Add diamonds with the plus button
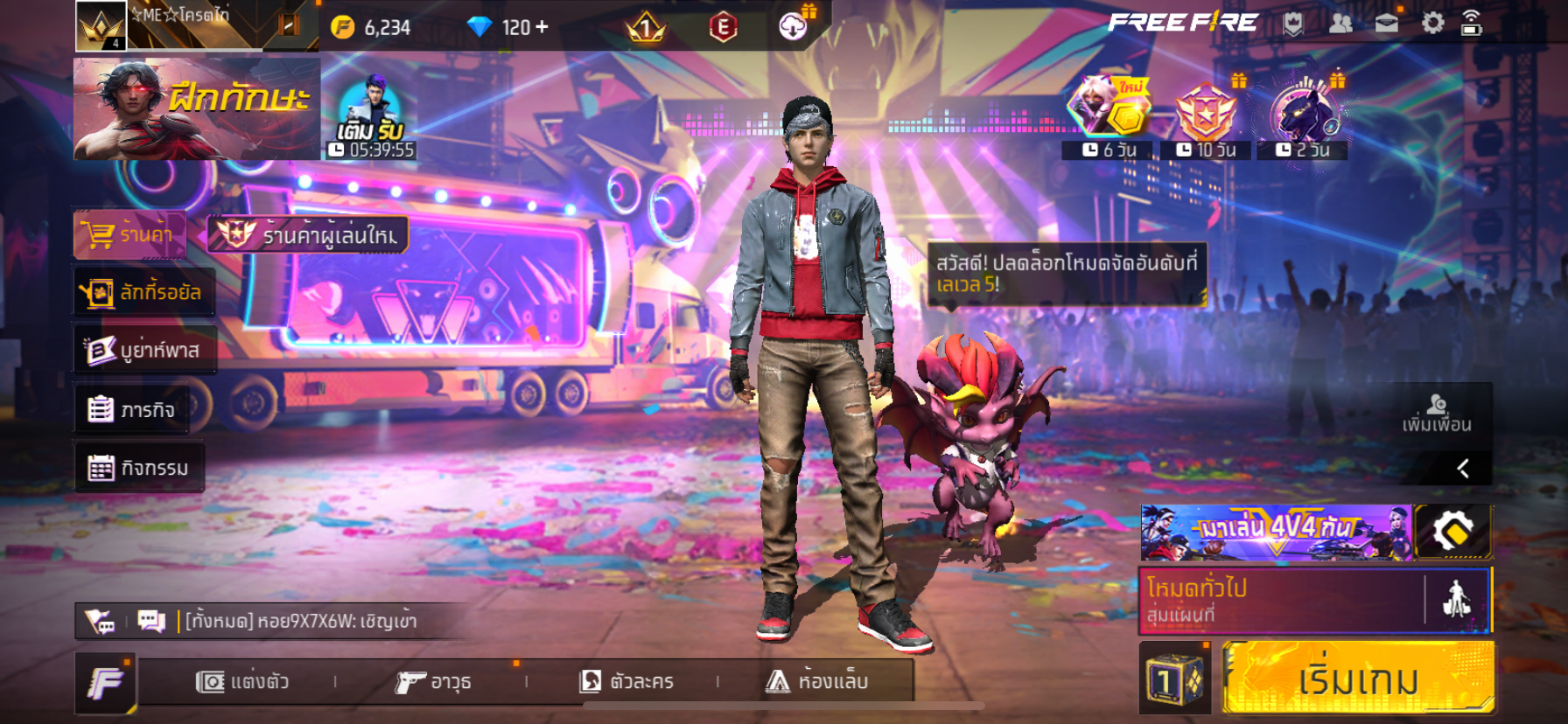The image size is (1568, 724). click(x=542, y=27)
